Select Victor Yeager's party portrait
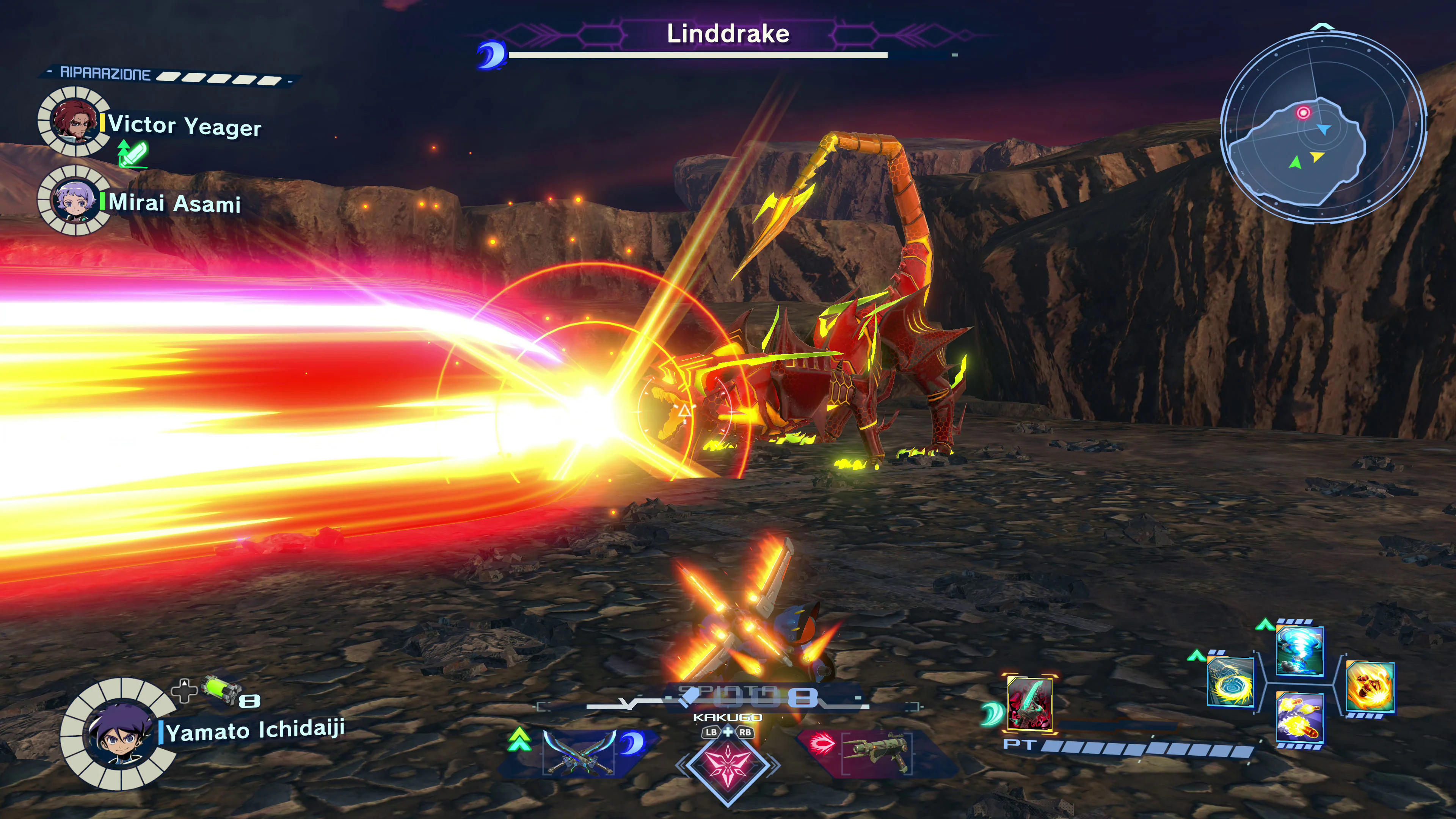1456x819 pixels. pos(73,121)
